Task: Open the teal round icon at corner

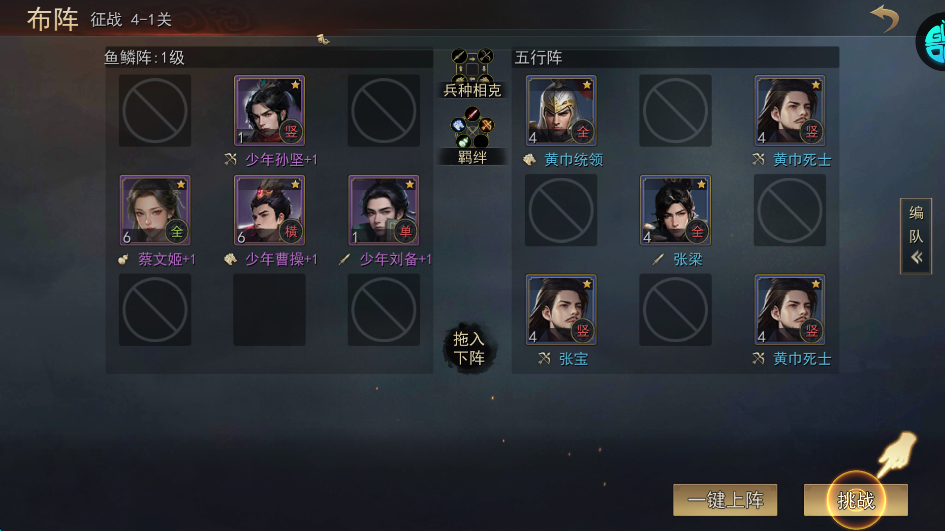Action: (934, 42)
